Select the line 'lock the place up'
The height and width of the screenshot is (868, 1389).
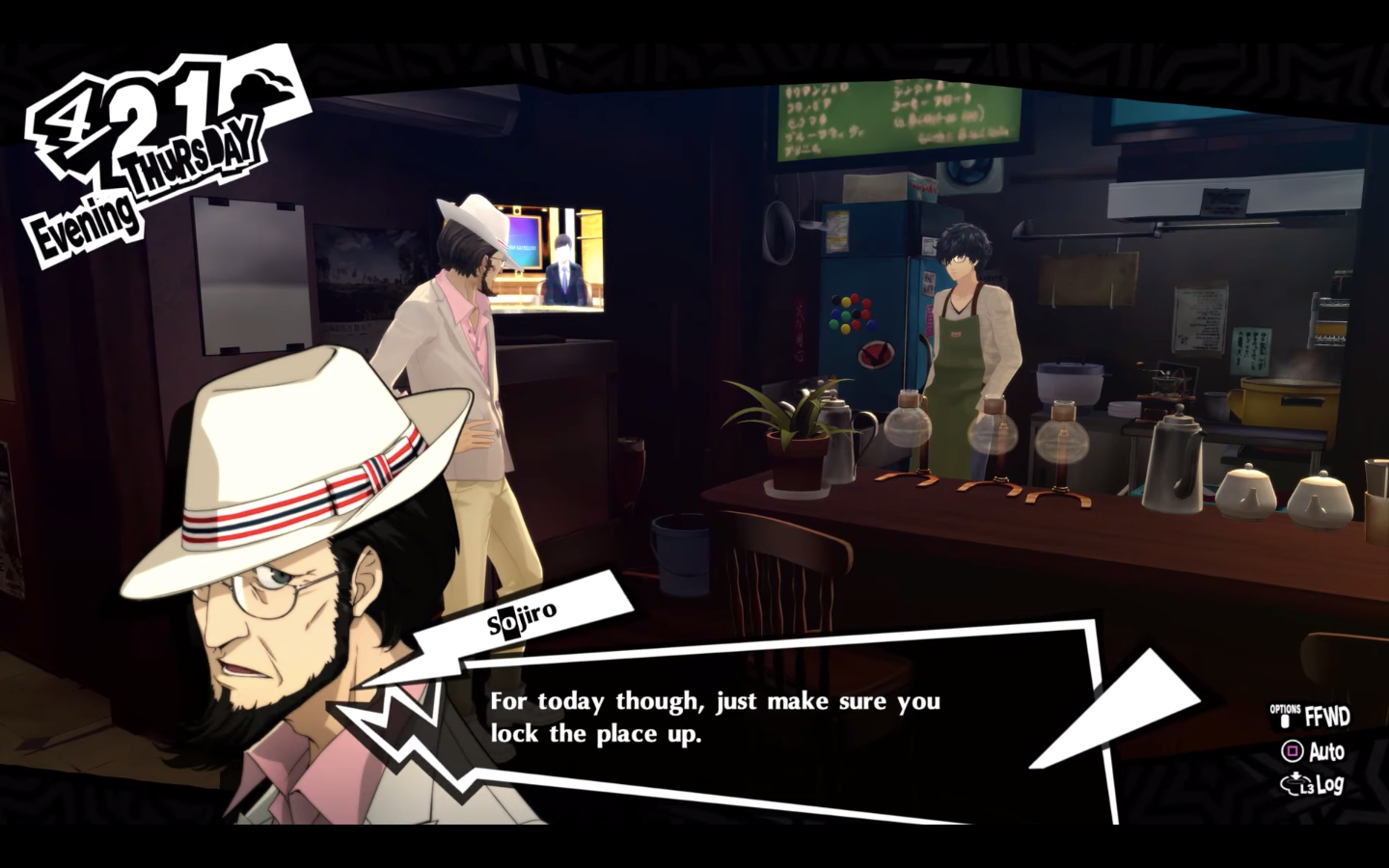coord(598,734)
